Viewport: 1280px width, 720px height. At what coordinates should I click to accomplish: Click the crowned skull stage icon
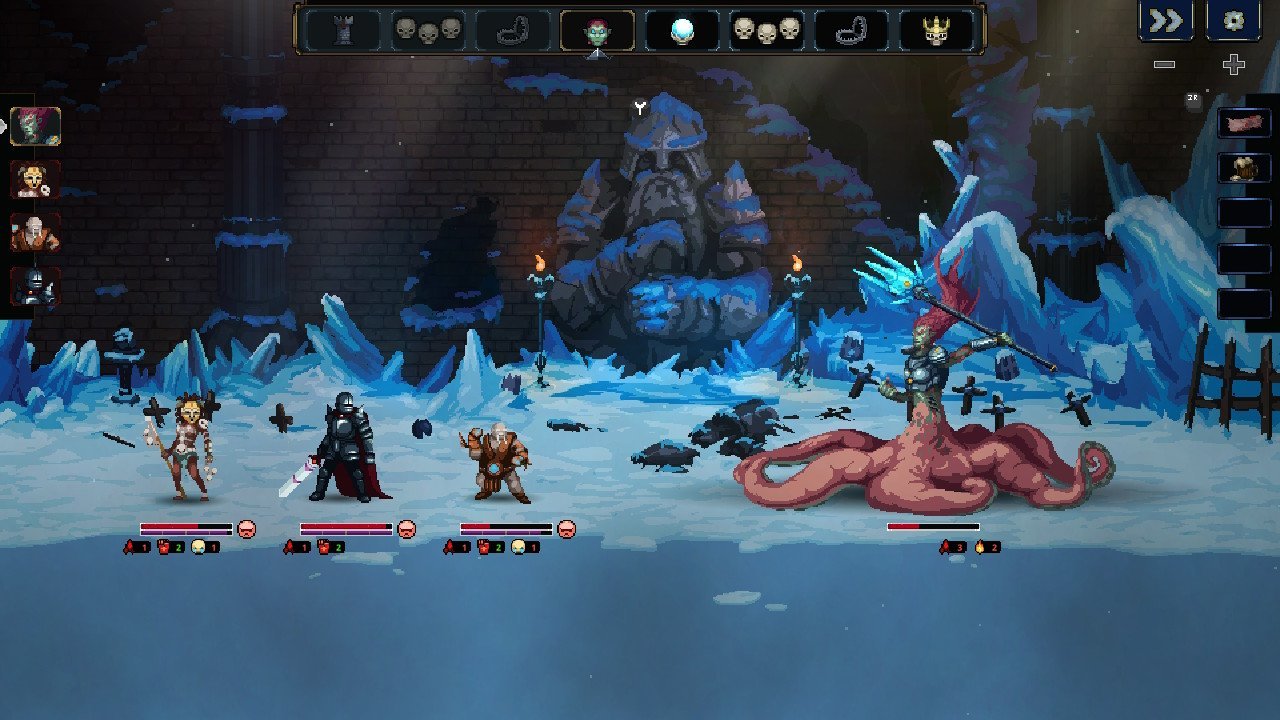pos(937,30)
